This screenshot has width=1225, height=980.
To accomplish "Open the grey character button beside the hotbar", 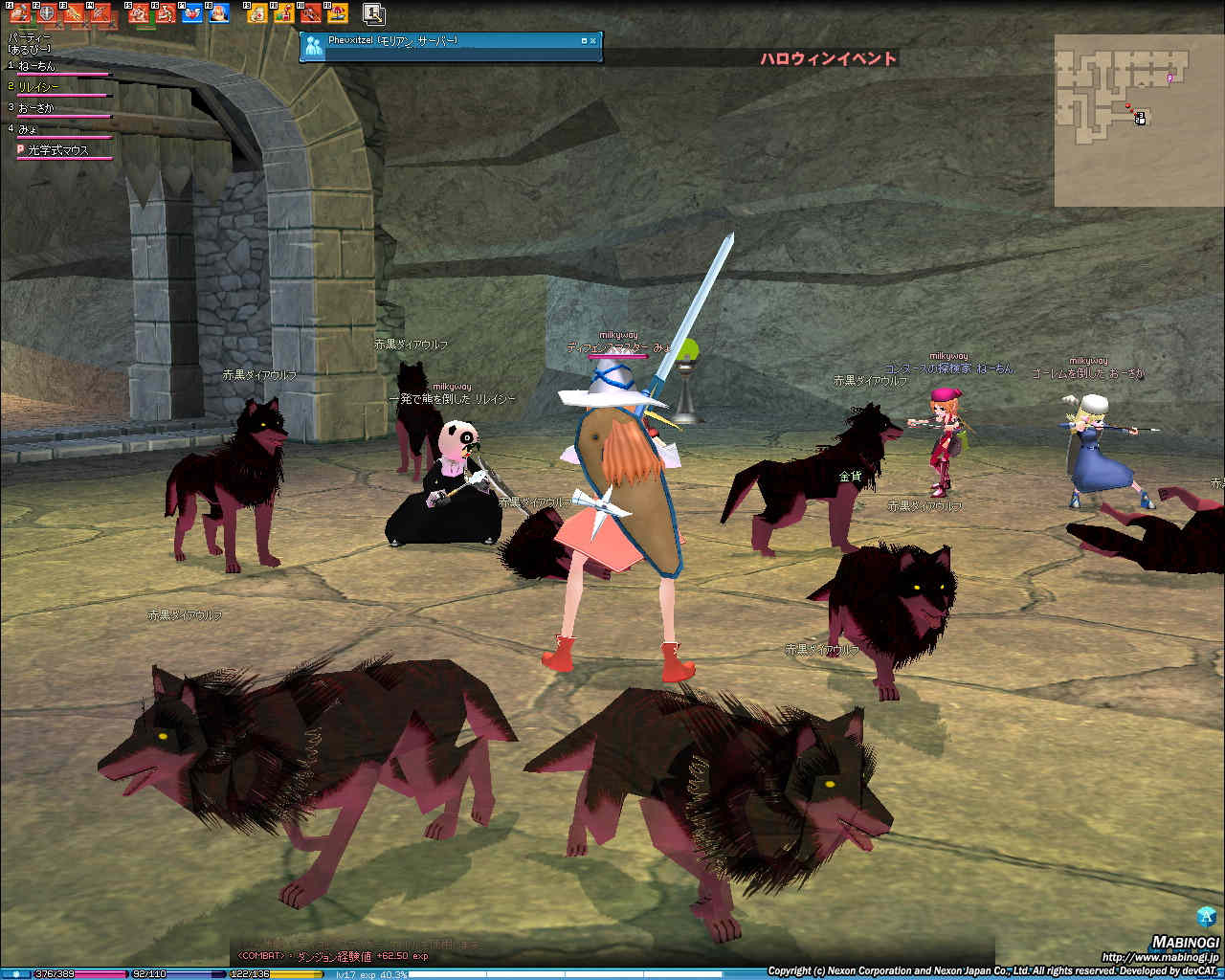I will [374, 12].
